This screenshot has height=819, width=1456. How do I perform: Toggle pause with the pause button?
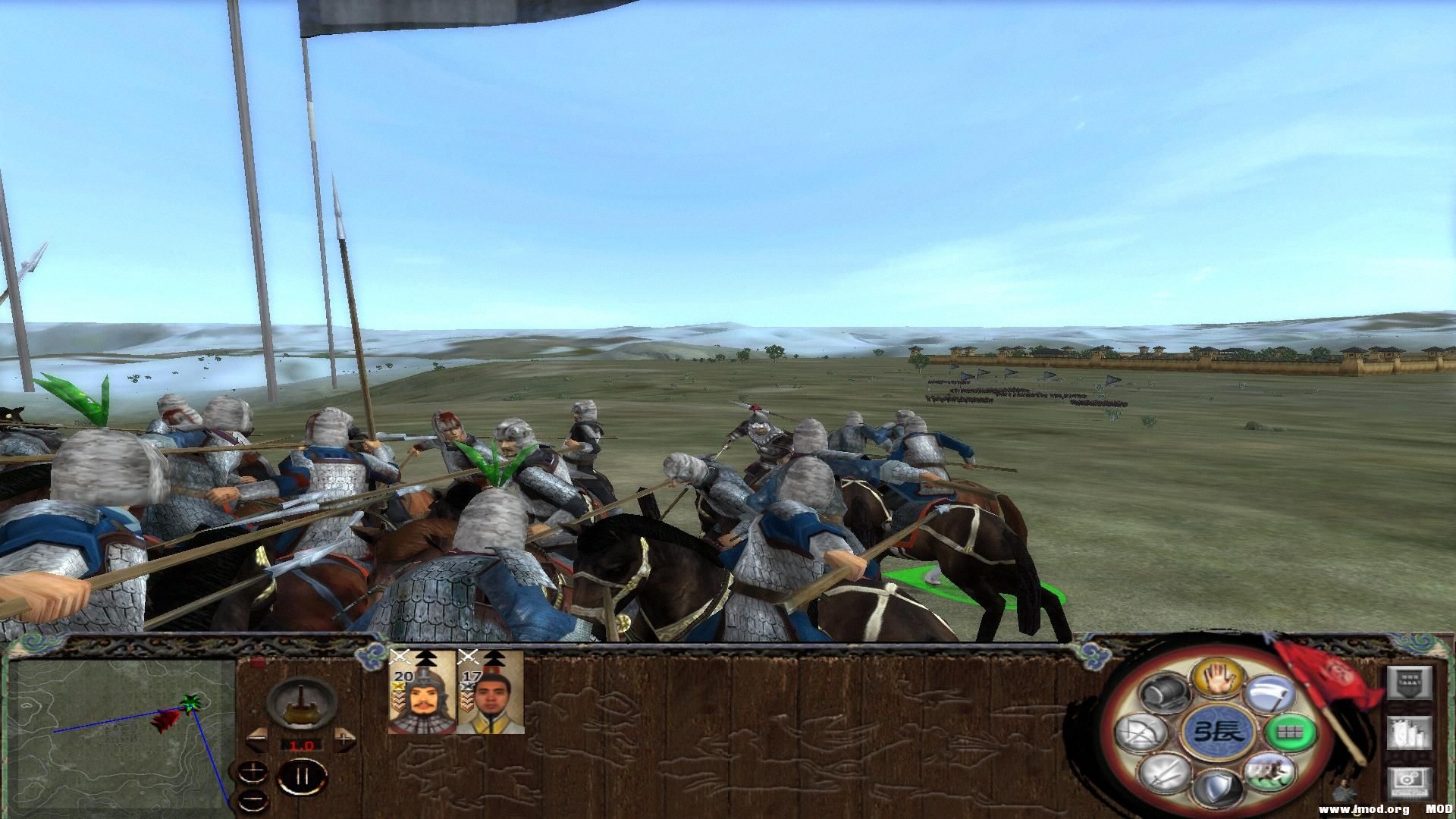click(302, 777)
